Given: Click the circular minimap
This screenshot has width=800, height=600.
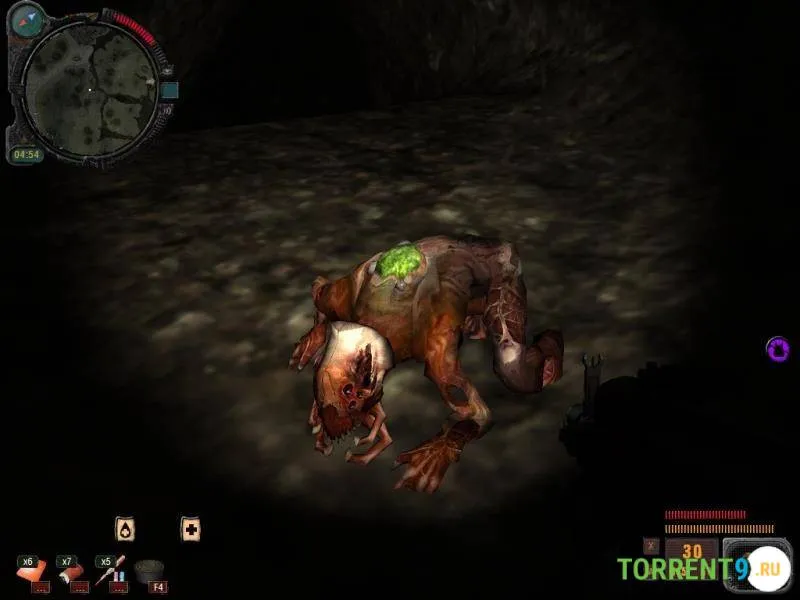Looking at the screenshot, I should click(x=89, y=89).
